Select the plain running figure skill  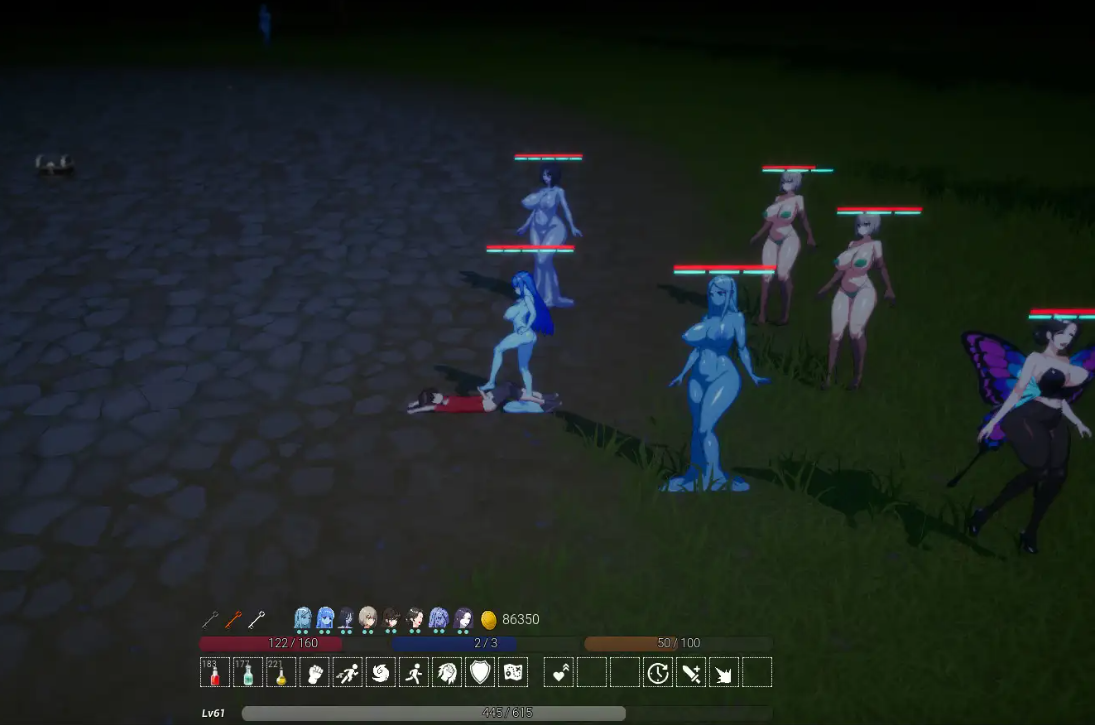click(x=414, y=672)
